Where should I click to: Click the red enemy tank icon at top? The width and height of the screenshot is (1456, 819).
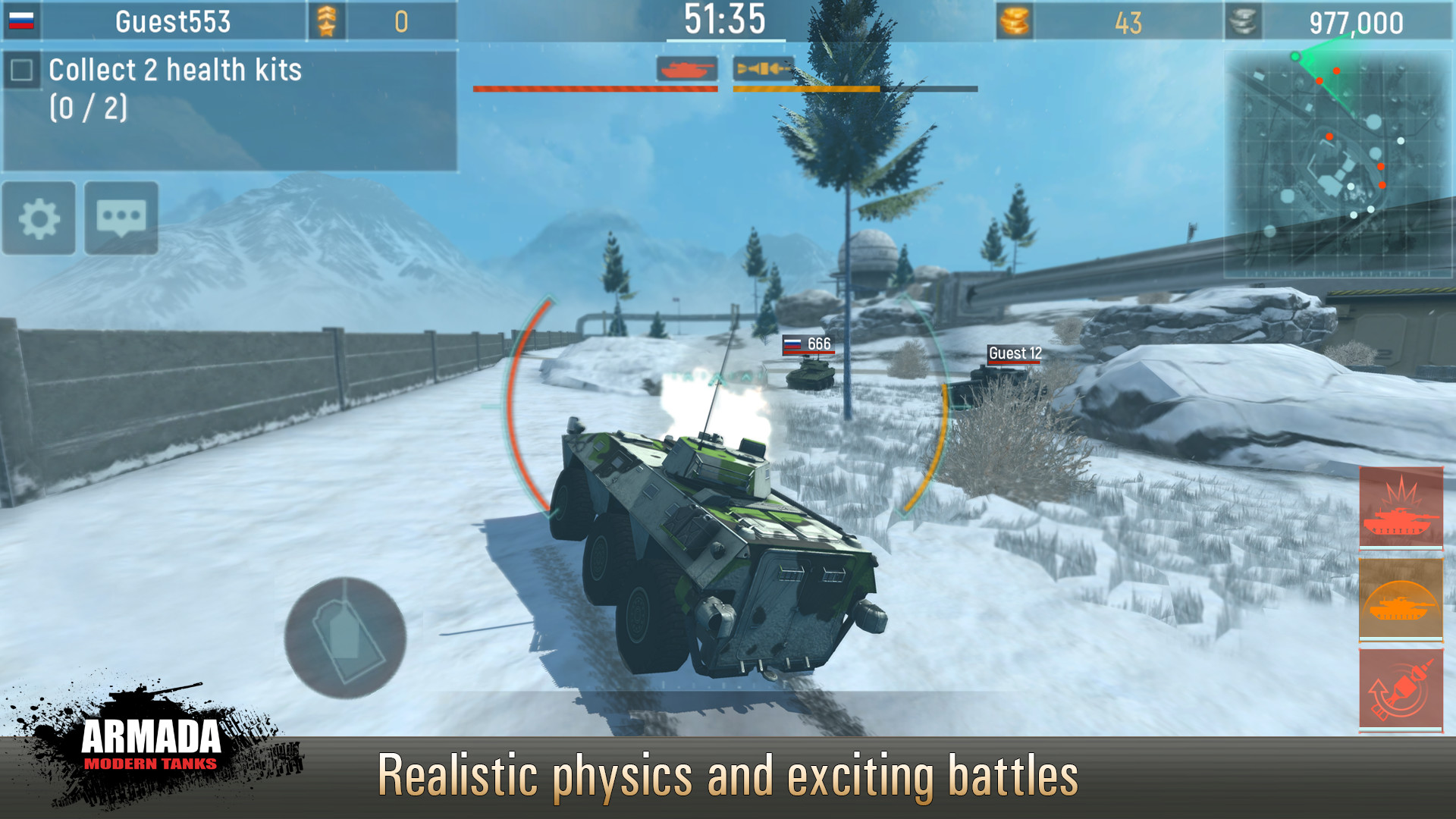(x=688, y=68)
